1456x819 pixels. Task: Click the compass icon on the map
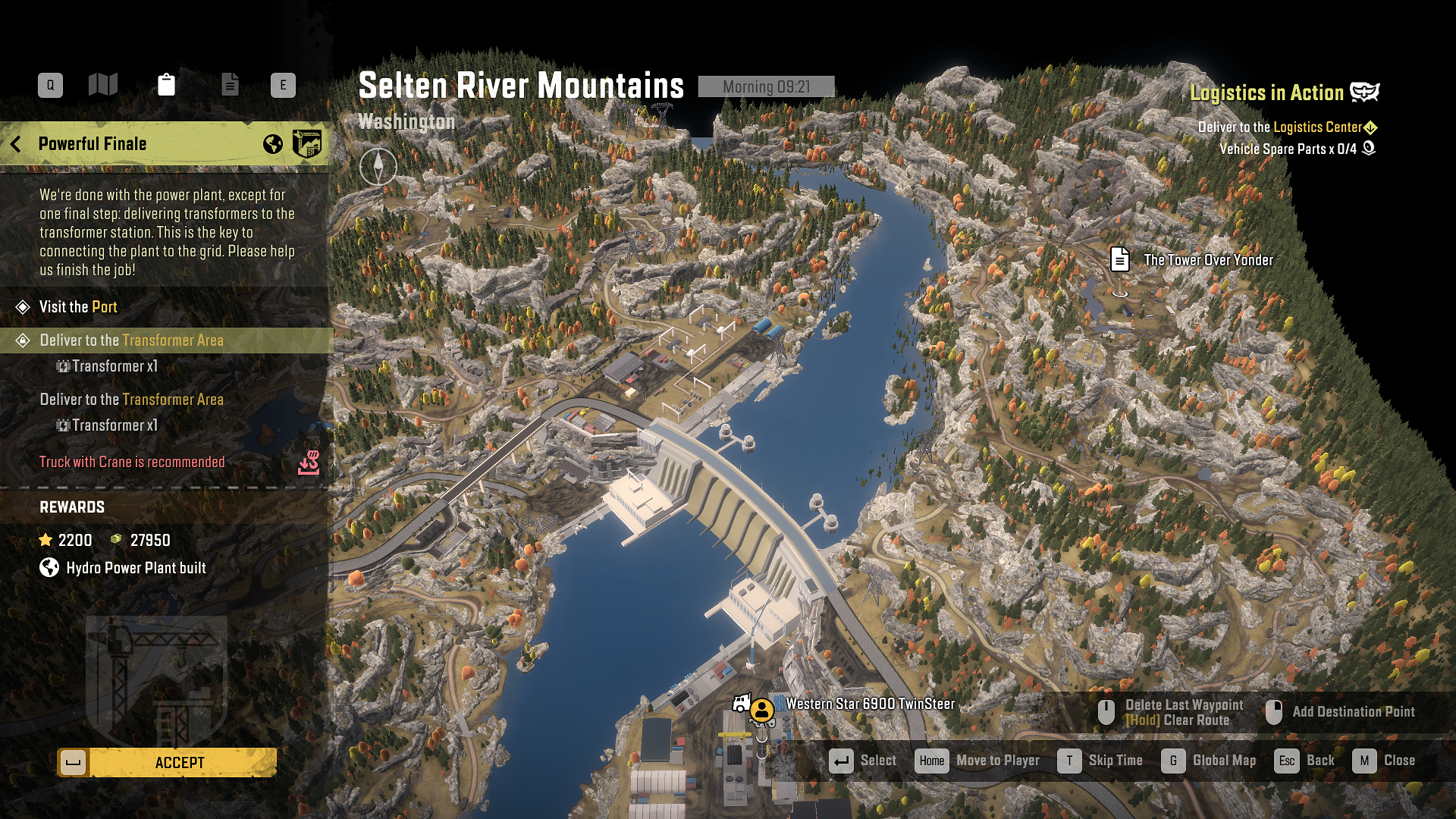point(378,166)
